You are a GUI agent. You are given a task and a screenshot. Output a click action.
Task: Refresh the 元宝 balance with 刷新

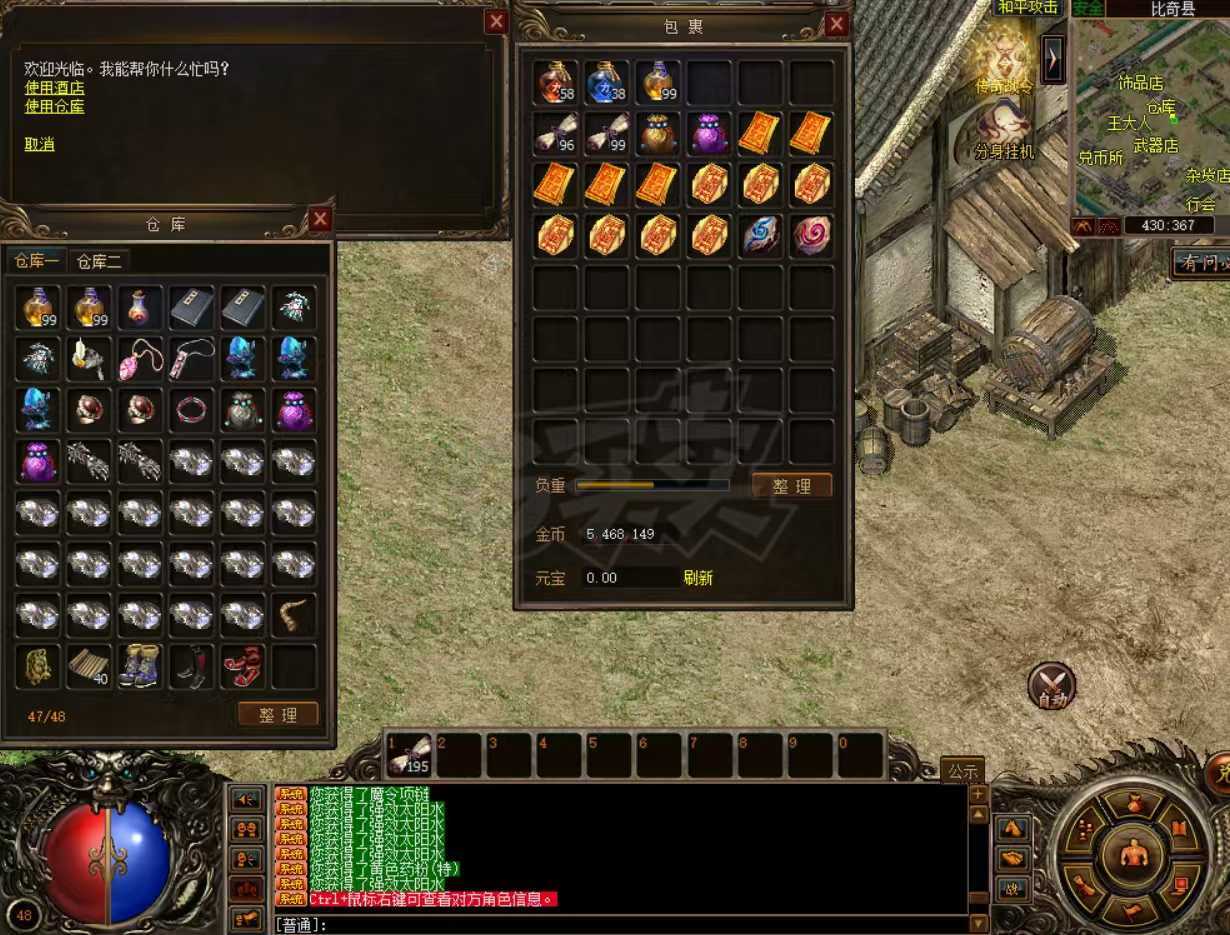coord(698,578)
